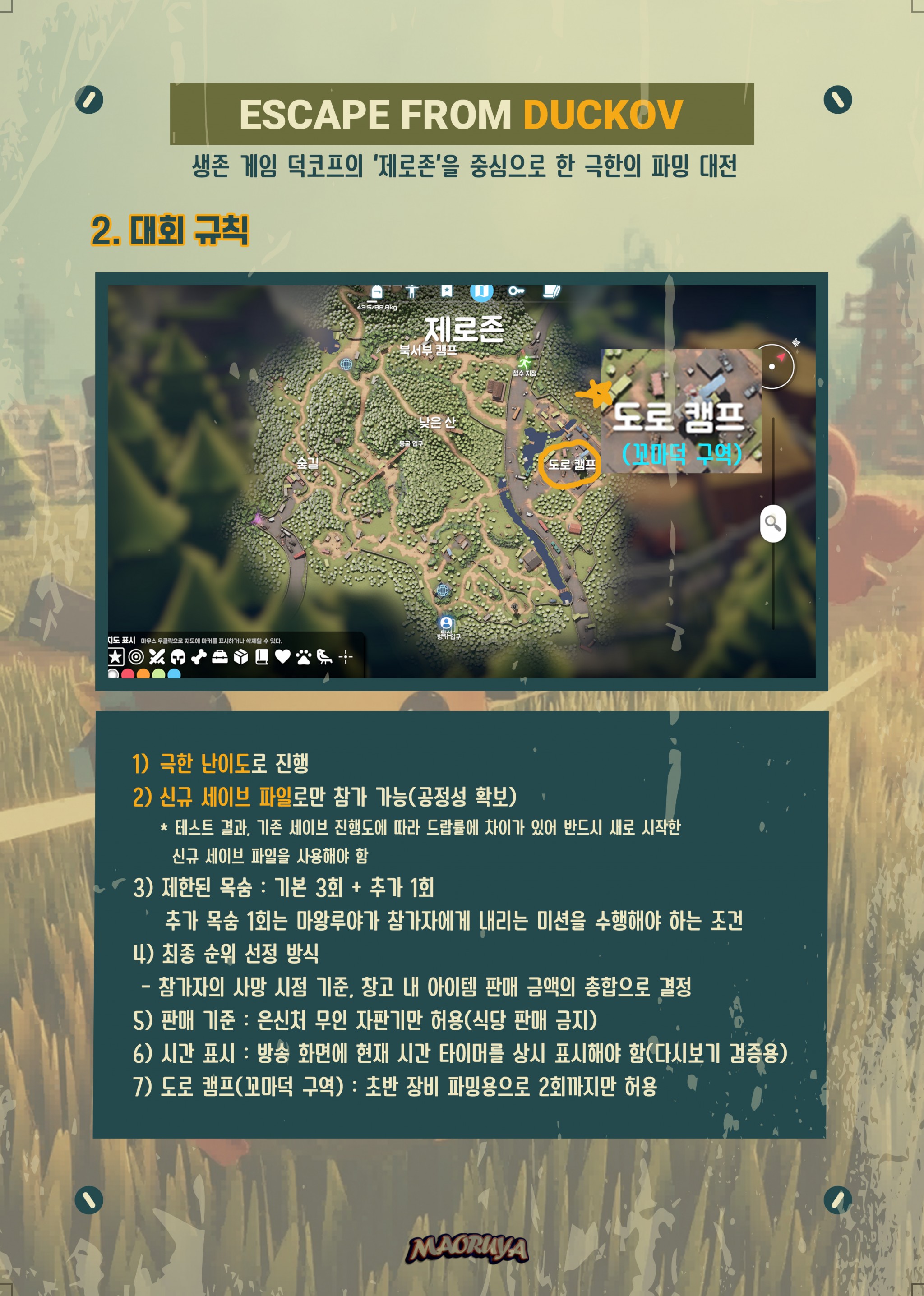Open the backpack inventory tab

click(376, 292)
